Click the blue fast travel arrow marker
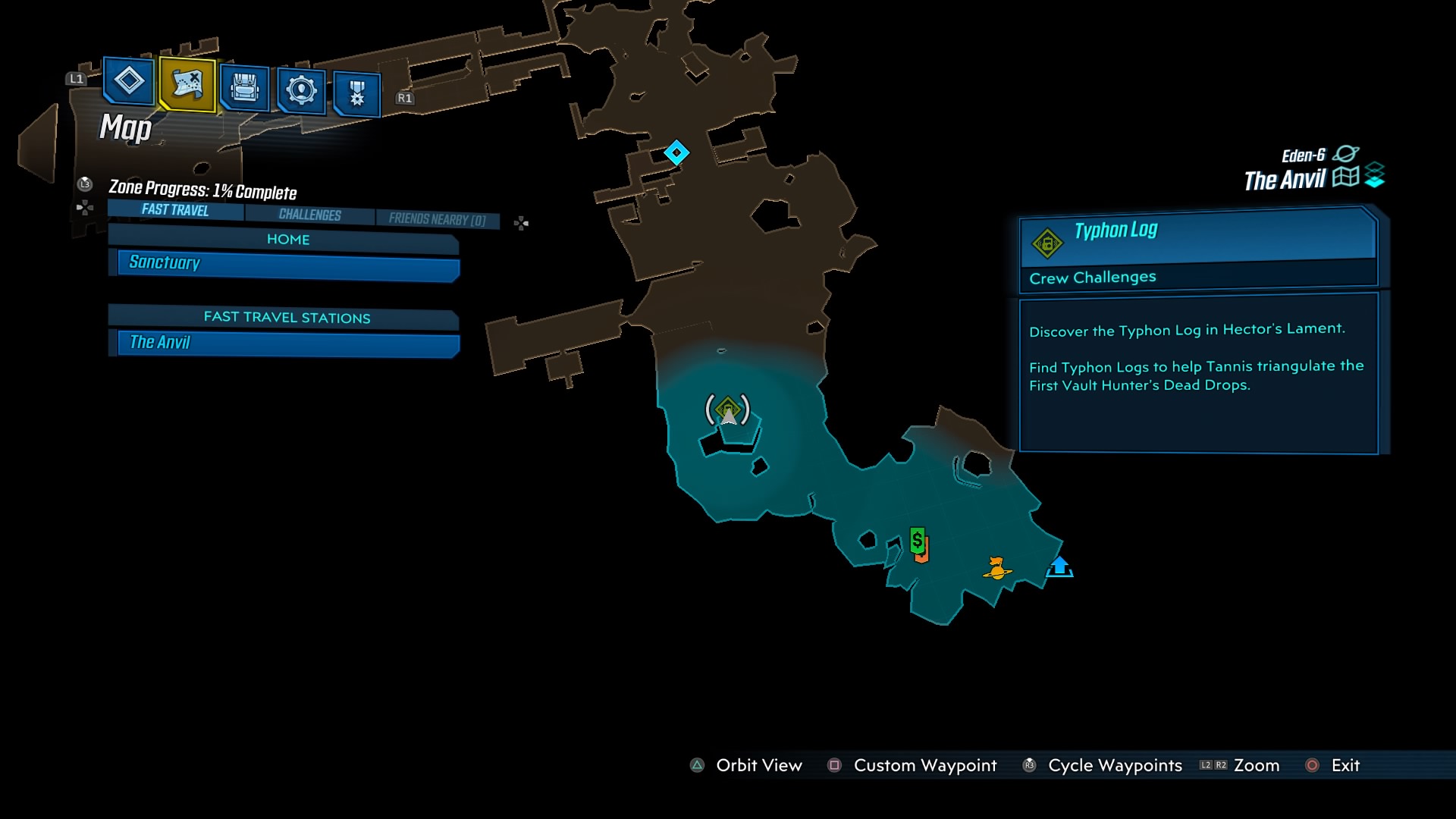 [x=1060, y=567]
